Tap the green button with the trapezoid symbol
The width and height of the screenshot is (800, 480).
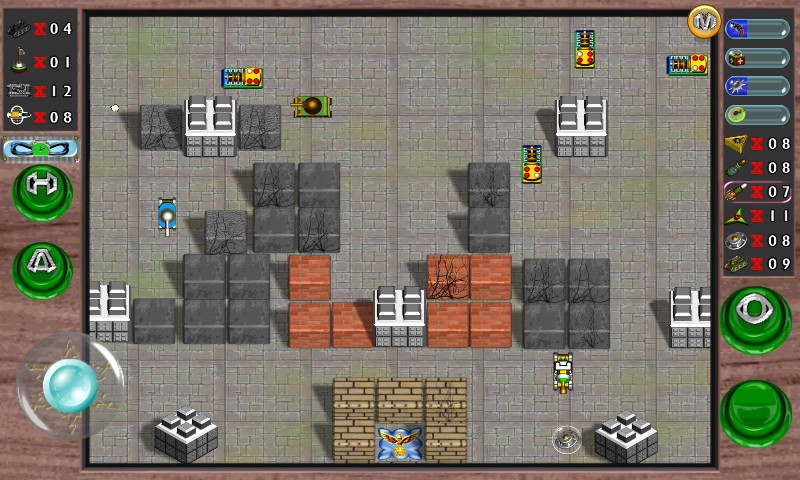(42, 268)
